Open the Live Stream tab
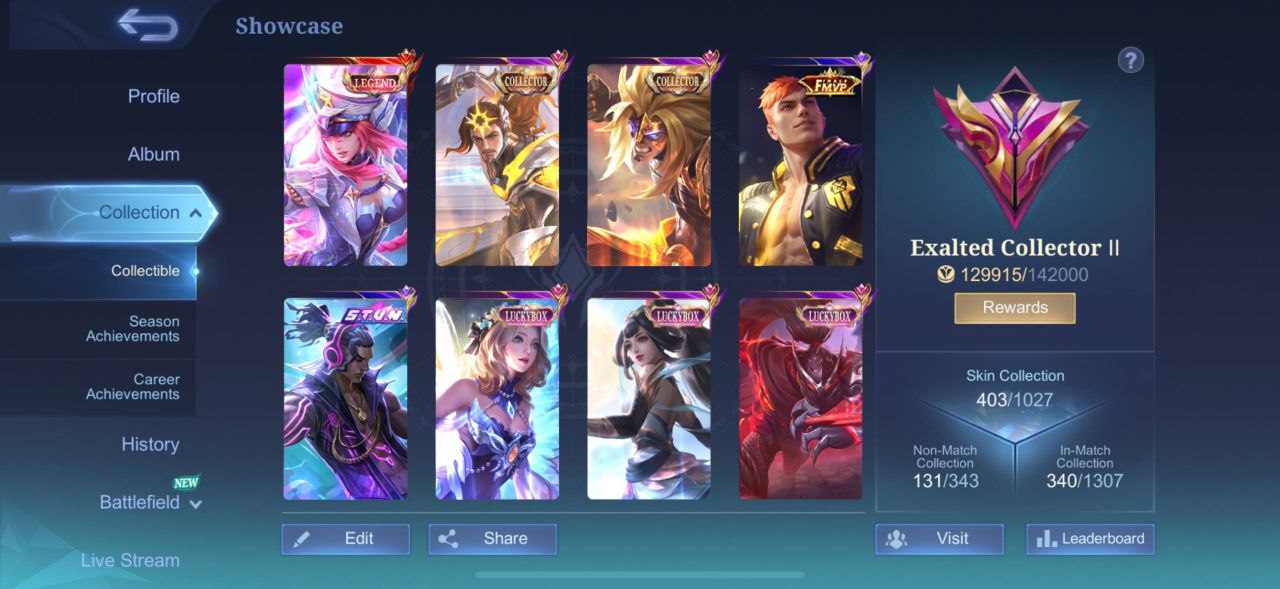The width and height of the screenshot is (1280, 589). [130, 560]
